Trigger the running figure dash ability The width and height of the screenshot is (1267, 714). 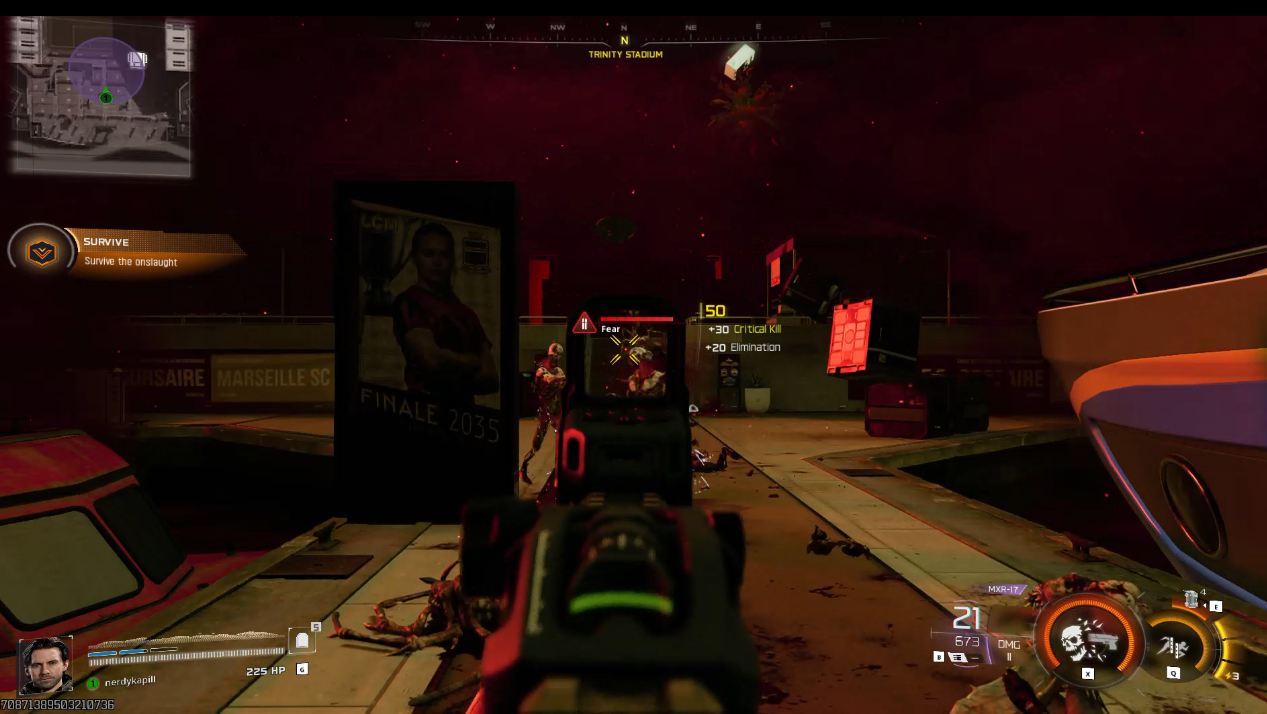coord(1173,645)
